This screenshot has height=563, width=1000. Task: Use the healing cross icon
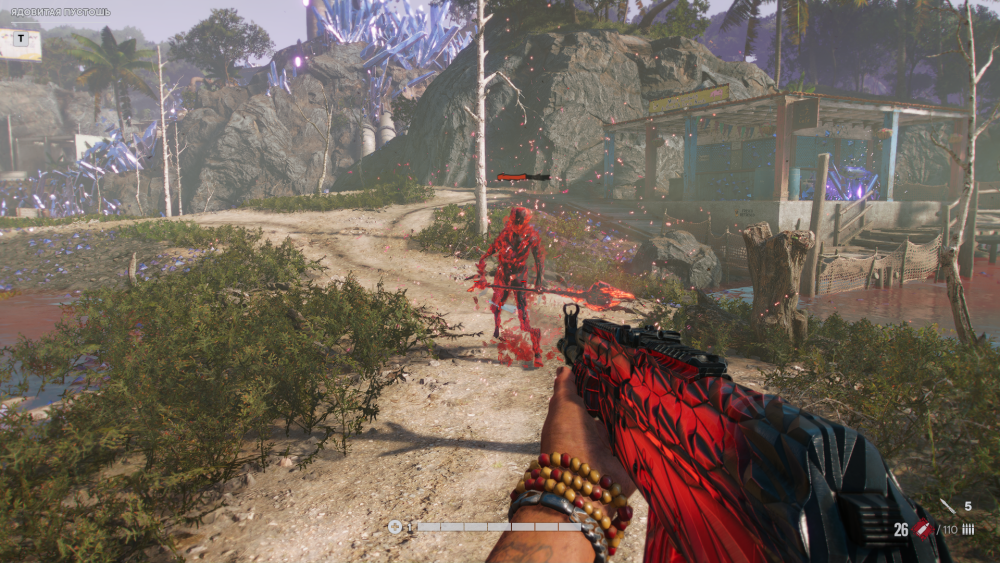point(395,527)
